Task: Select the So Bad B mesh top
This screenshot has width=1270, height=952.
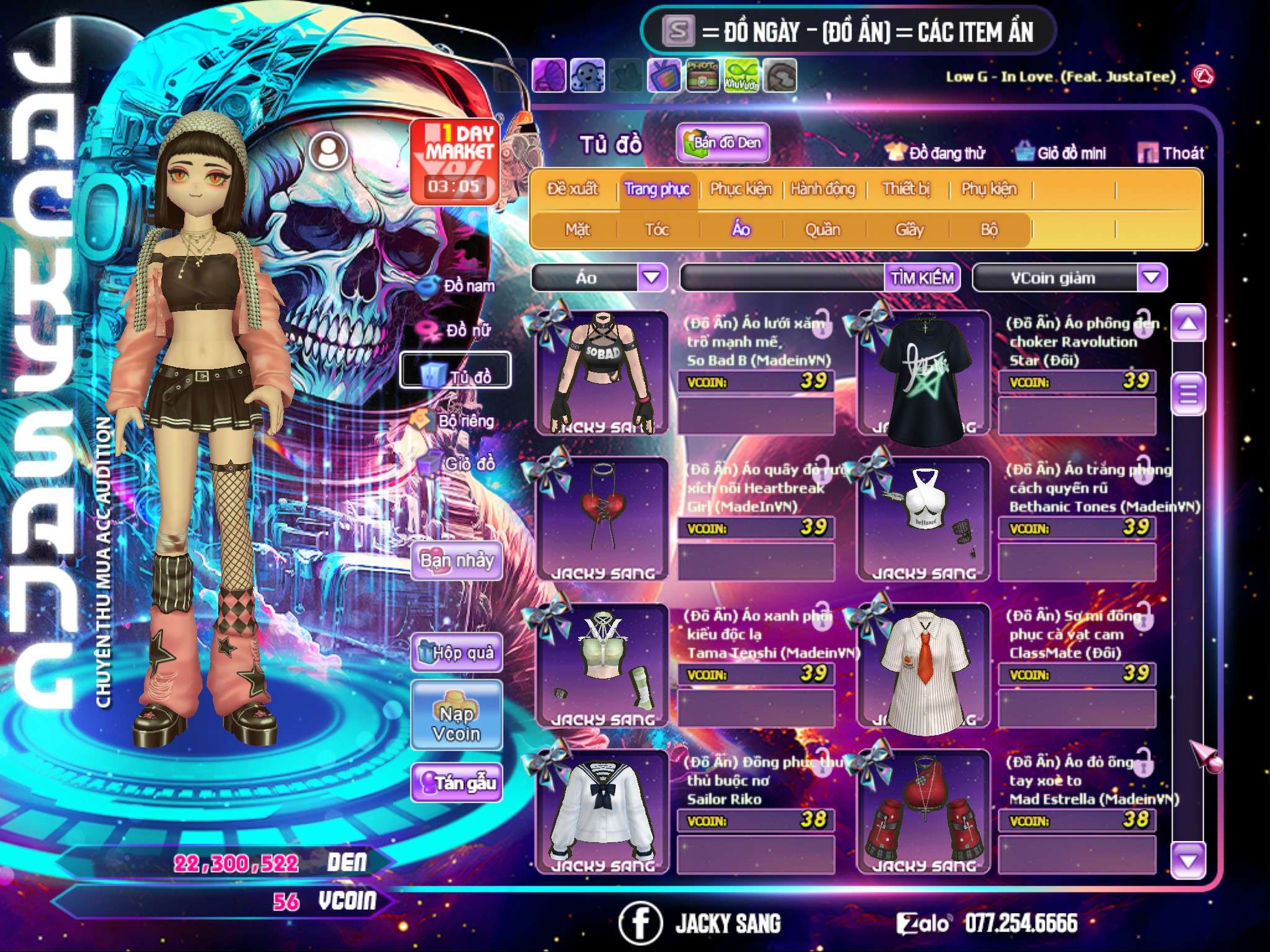Action: click(x=602, y=373)
